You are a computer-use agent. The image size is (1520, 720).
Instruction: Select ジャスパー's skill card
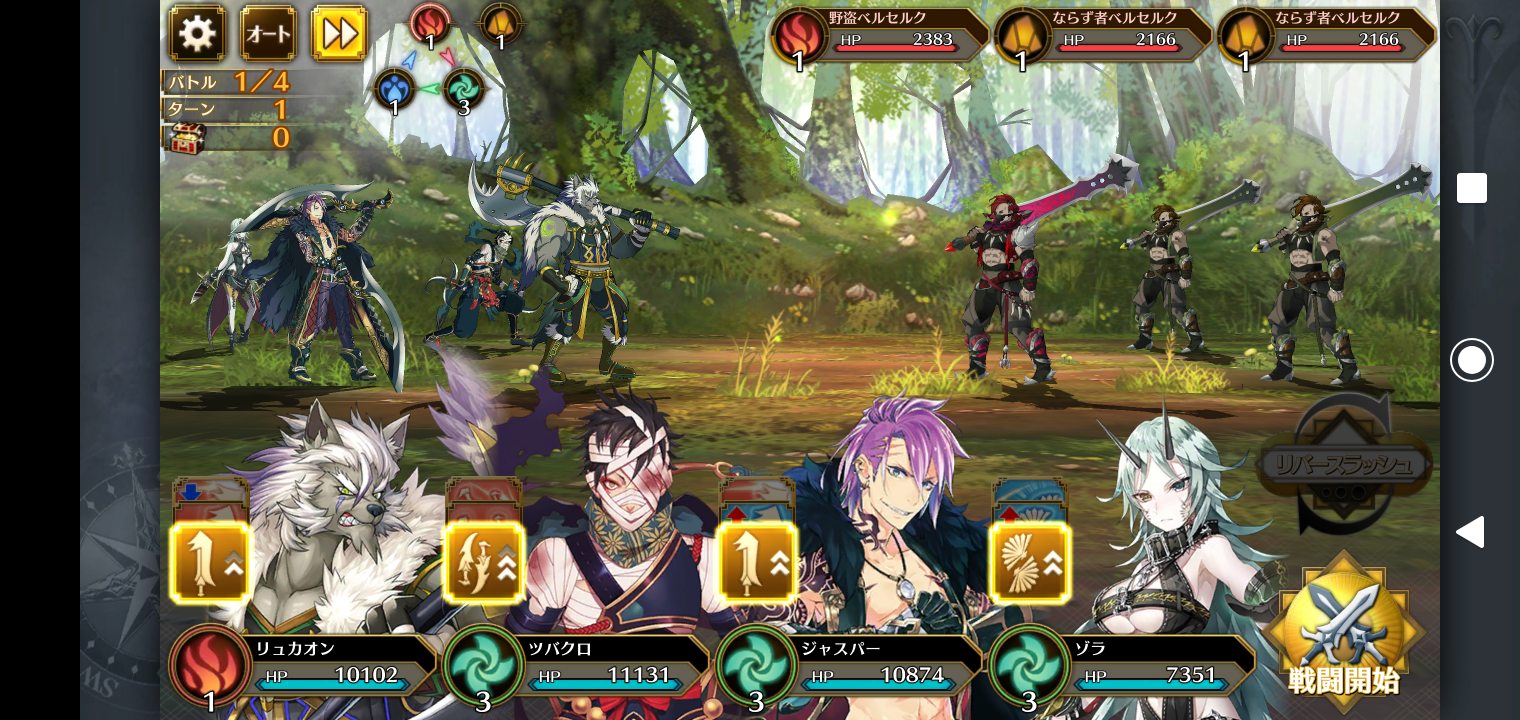(x=757, y=562)
